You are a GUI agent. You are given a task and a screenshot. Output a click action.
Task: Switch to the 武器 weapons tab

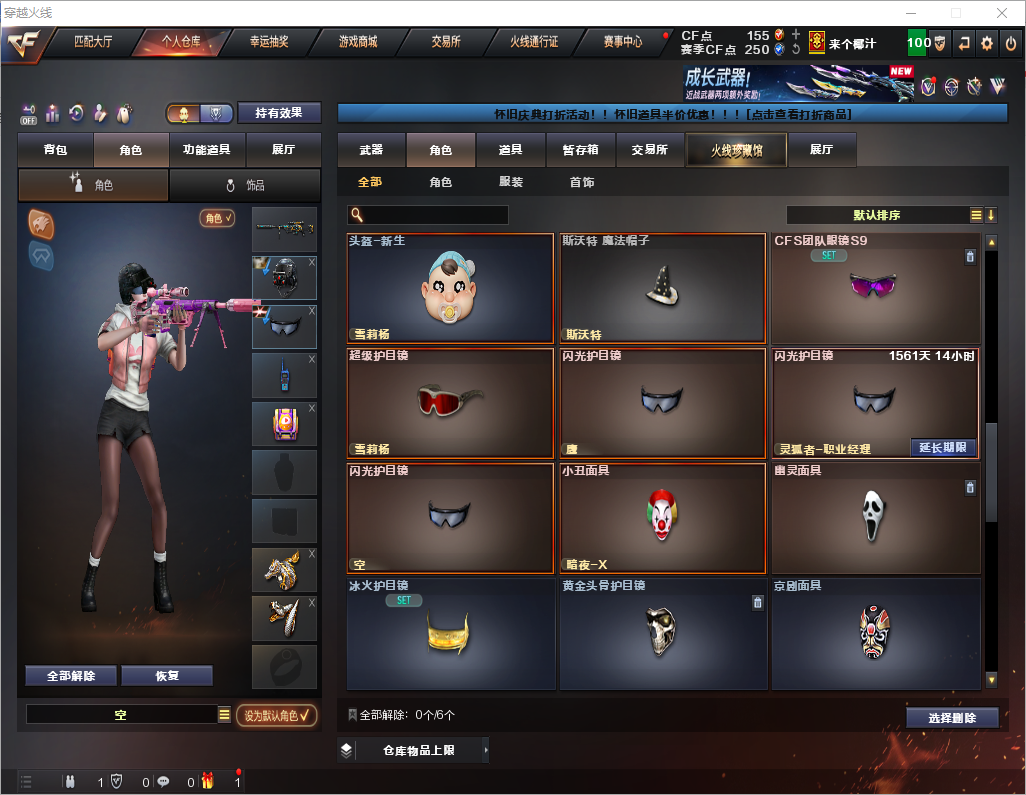[371, 150]
